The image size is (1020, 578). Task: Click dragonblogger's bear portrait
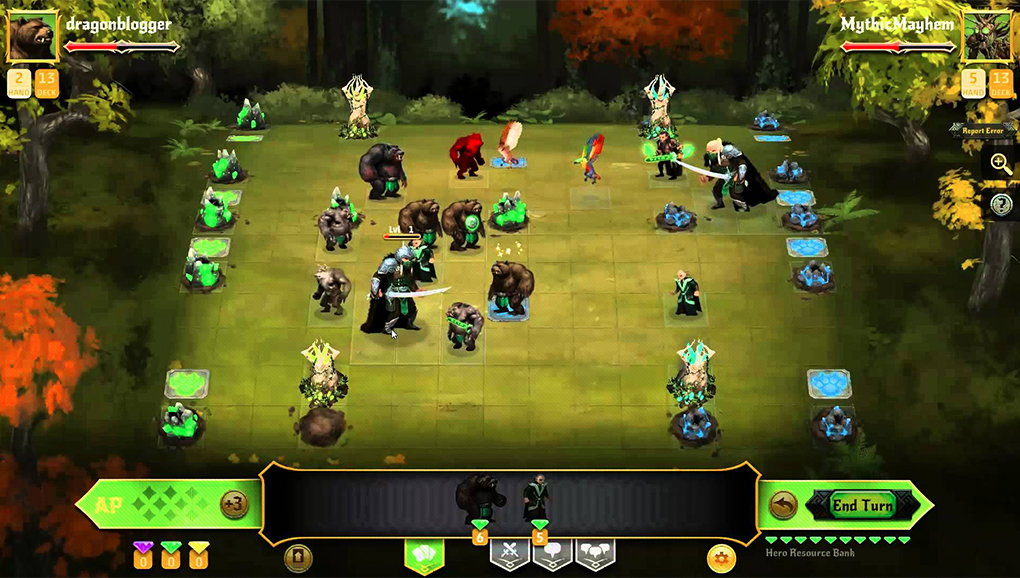[x=32, y=37]
